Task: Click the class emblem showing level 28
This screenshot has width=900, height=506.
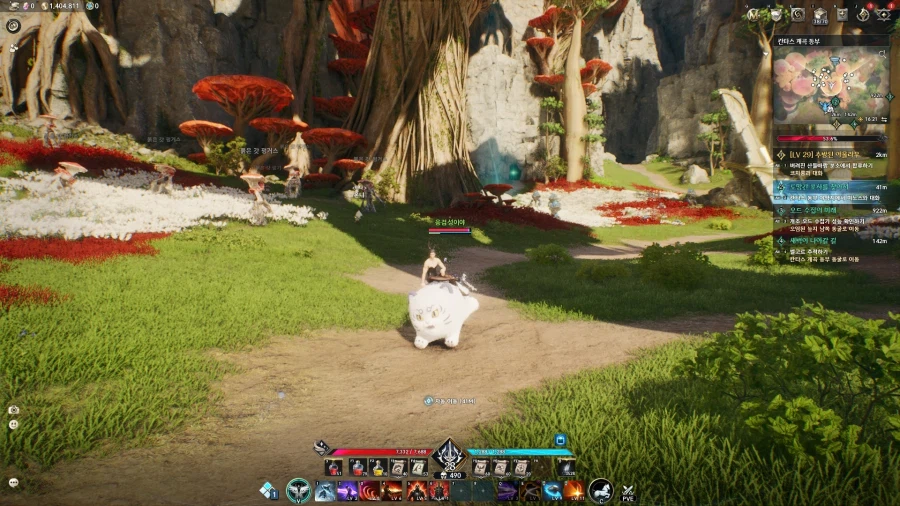Action: tap(447, 456)
